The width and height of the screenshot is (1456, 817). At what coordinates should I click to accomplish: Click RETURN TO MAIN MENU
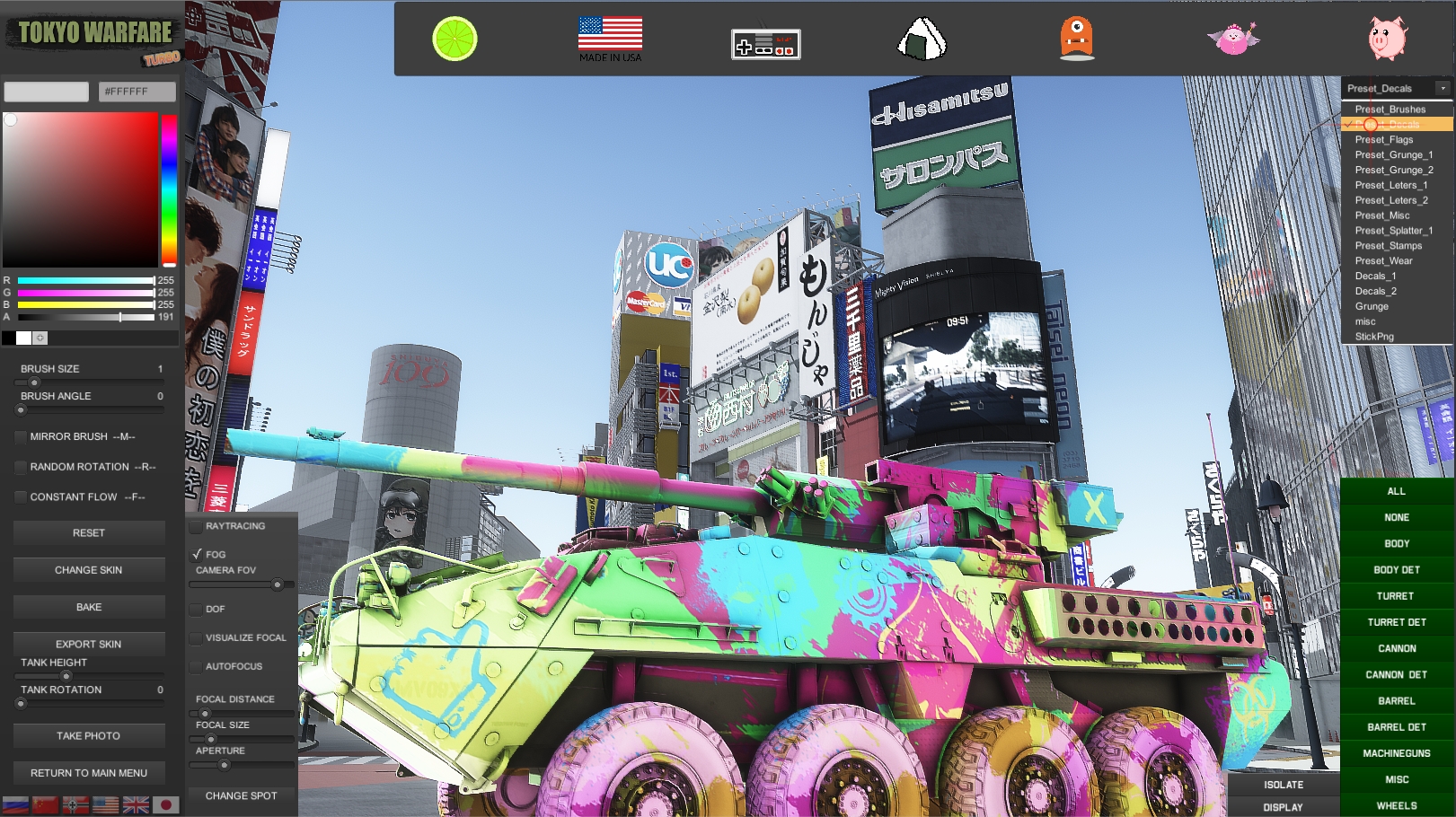pos(89,773)
